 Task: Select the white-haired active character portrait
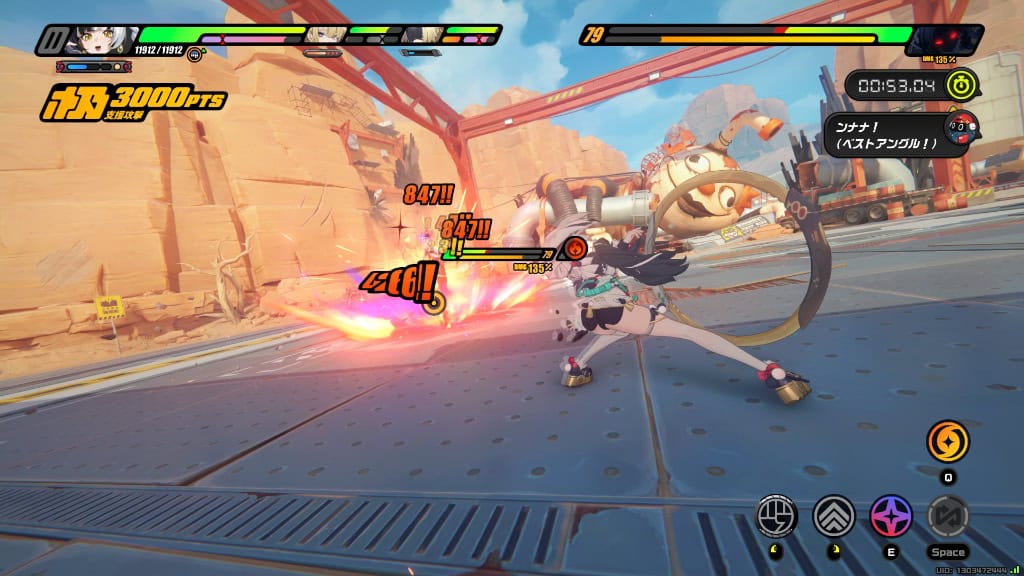100,40
